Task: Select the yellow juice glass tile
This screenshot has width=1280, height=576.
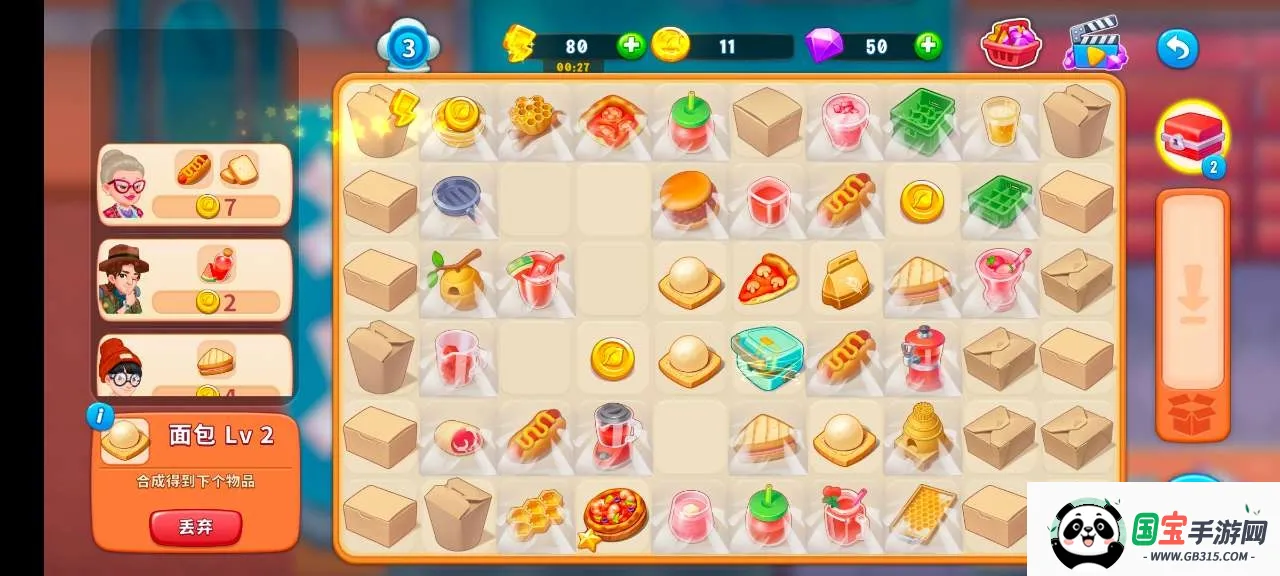Action: pyautogui.click(x=999, y=121)
